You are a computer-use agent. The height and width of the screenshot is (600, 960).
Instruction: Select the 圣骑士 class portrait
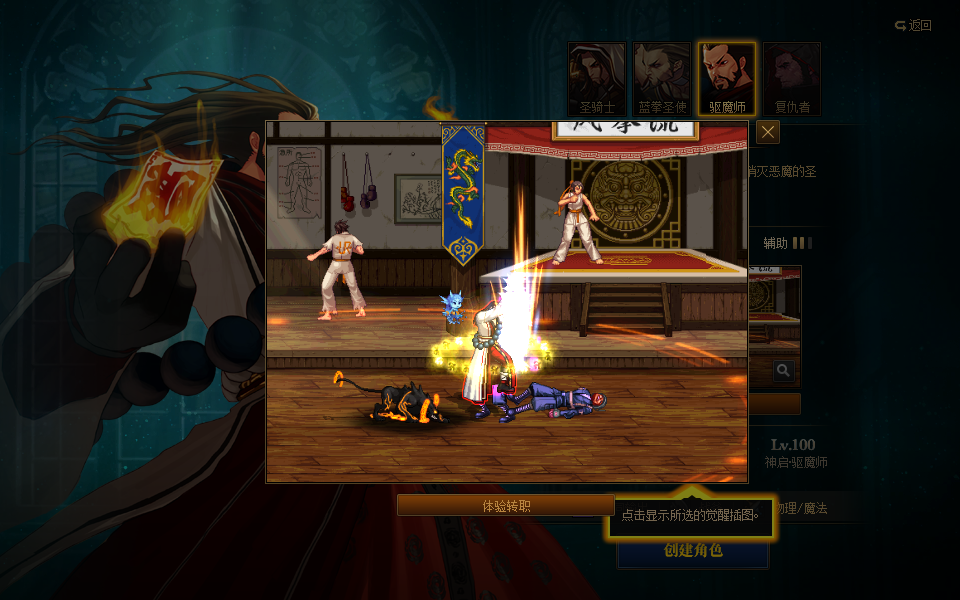click(597, 78)
